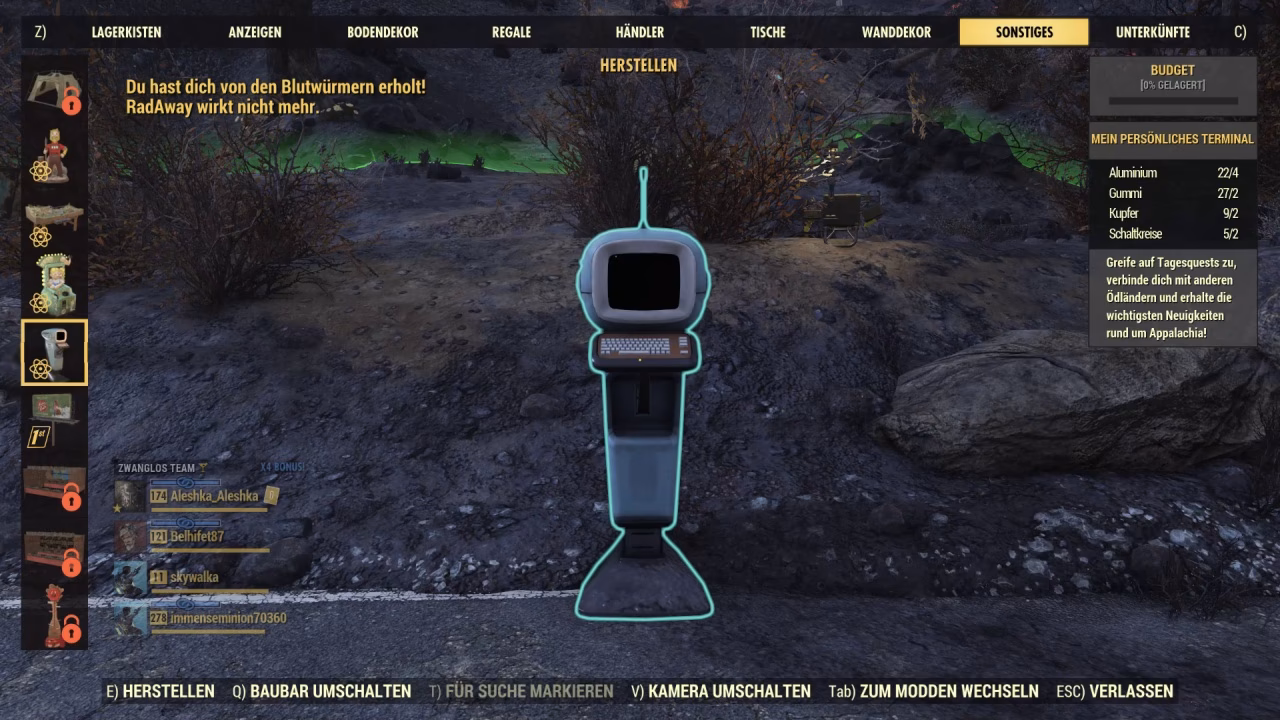Viewport: 1280px width, 720px height.
Task: Click the Fallout 1st poster item
Action: (x=54, y=412)
